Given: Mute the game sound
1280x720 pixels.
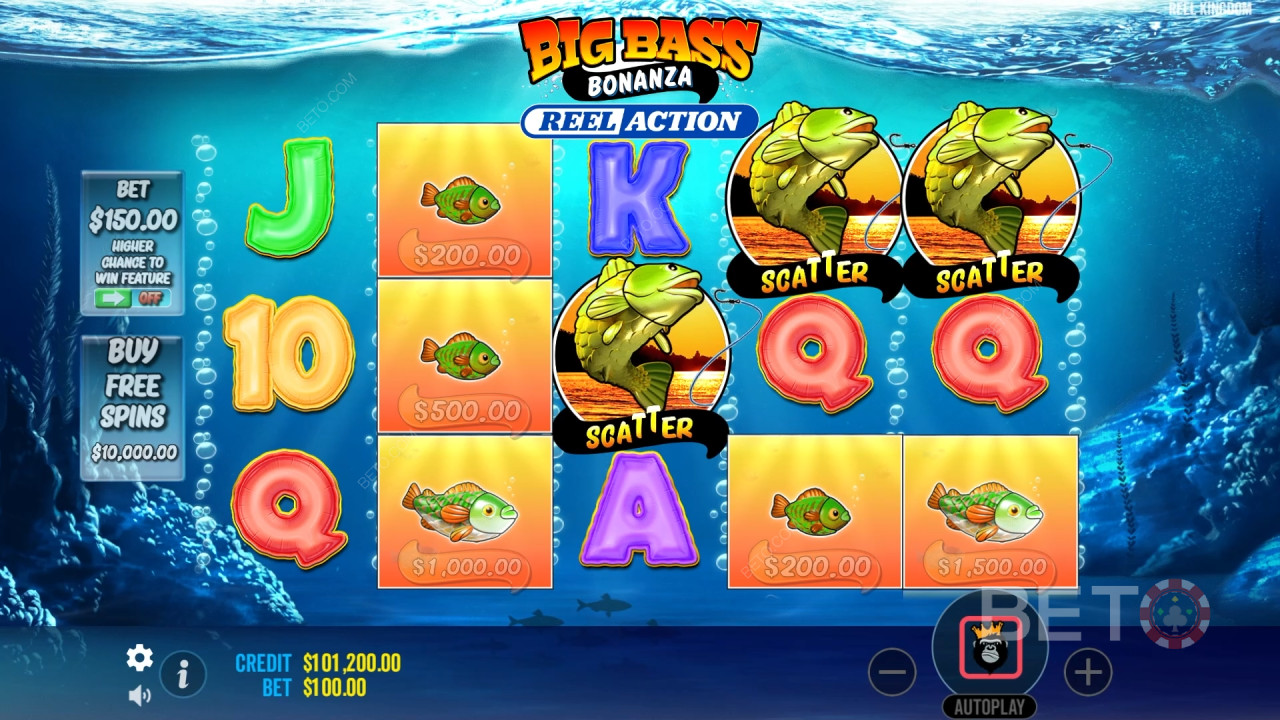Looking at the screenshot, I should (139, 694).
